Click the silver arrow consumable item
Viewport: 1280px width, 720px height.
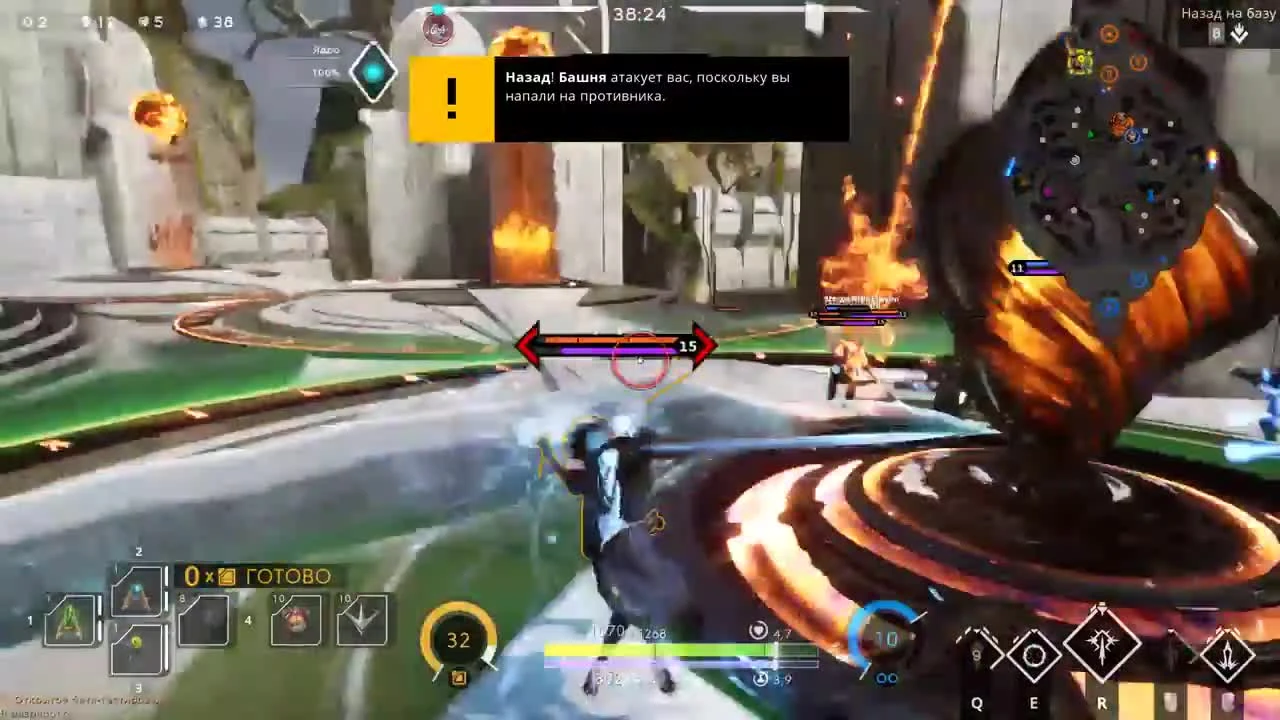360,620
